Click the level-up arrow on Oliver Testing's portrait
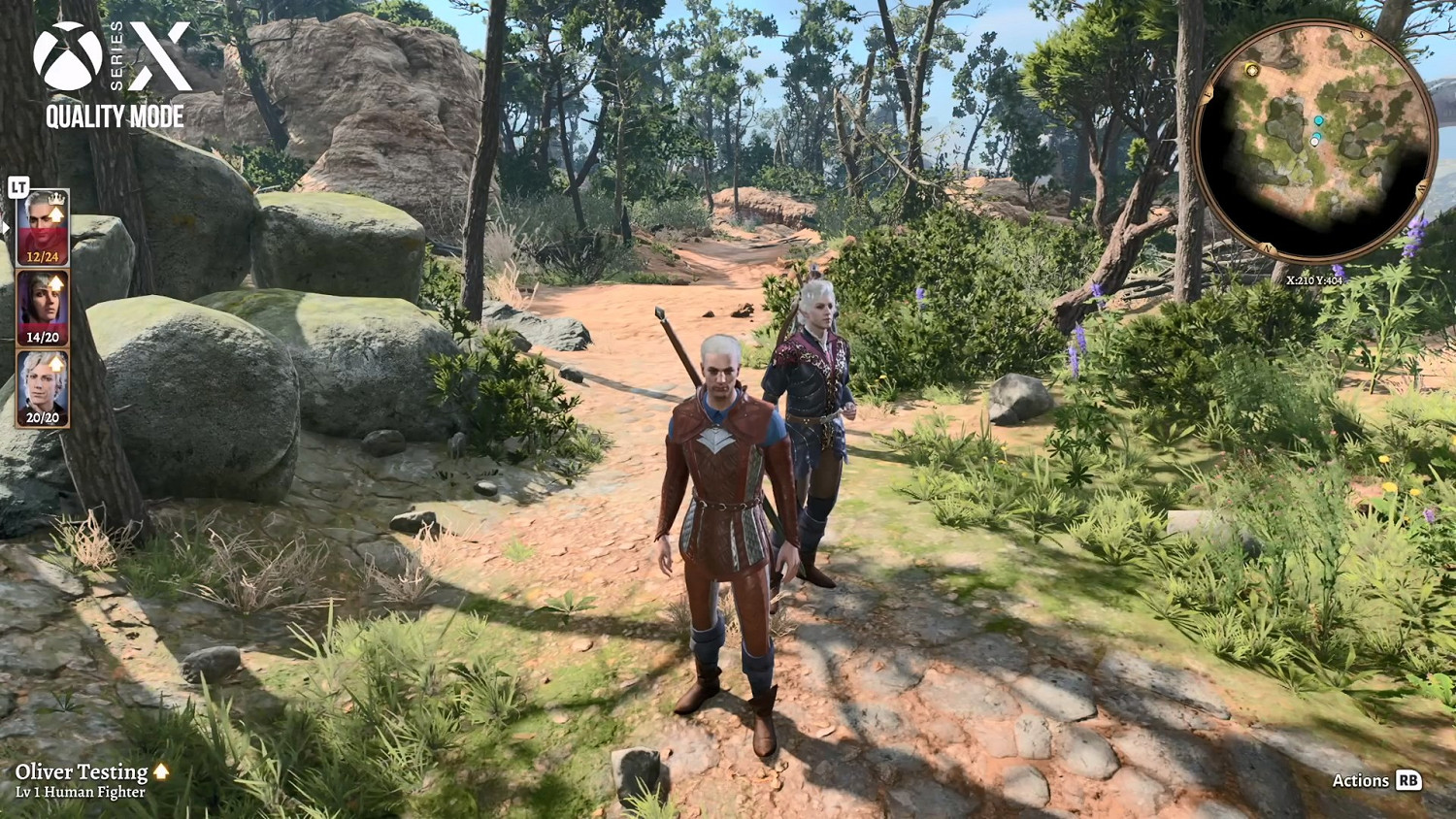 (x=56, y=213)
